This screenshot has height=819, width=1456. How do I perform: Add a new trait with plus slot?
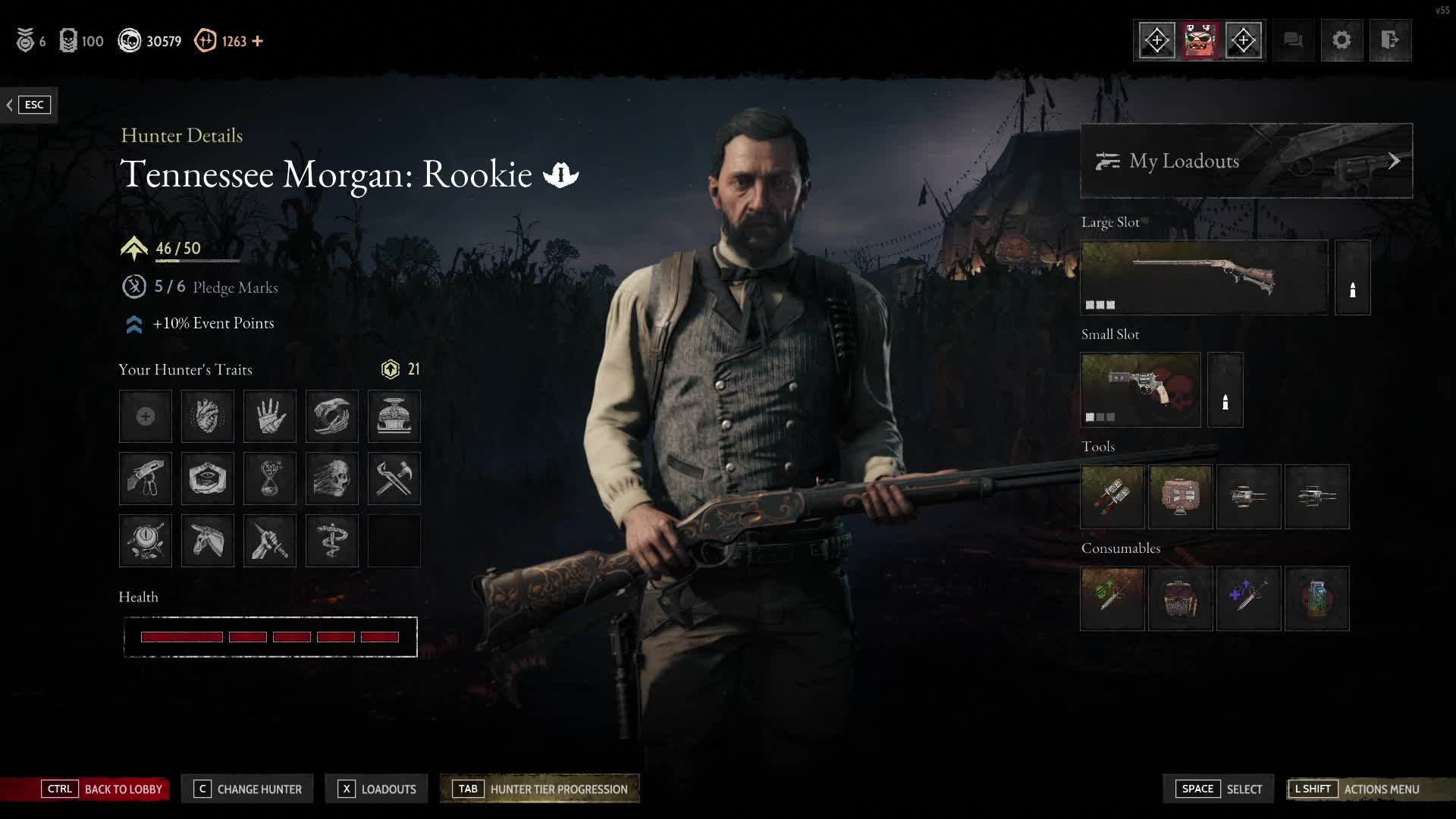(146, 416)
